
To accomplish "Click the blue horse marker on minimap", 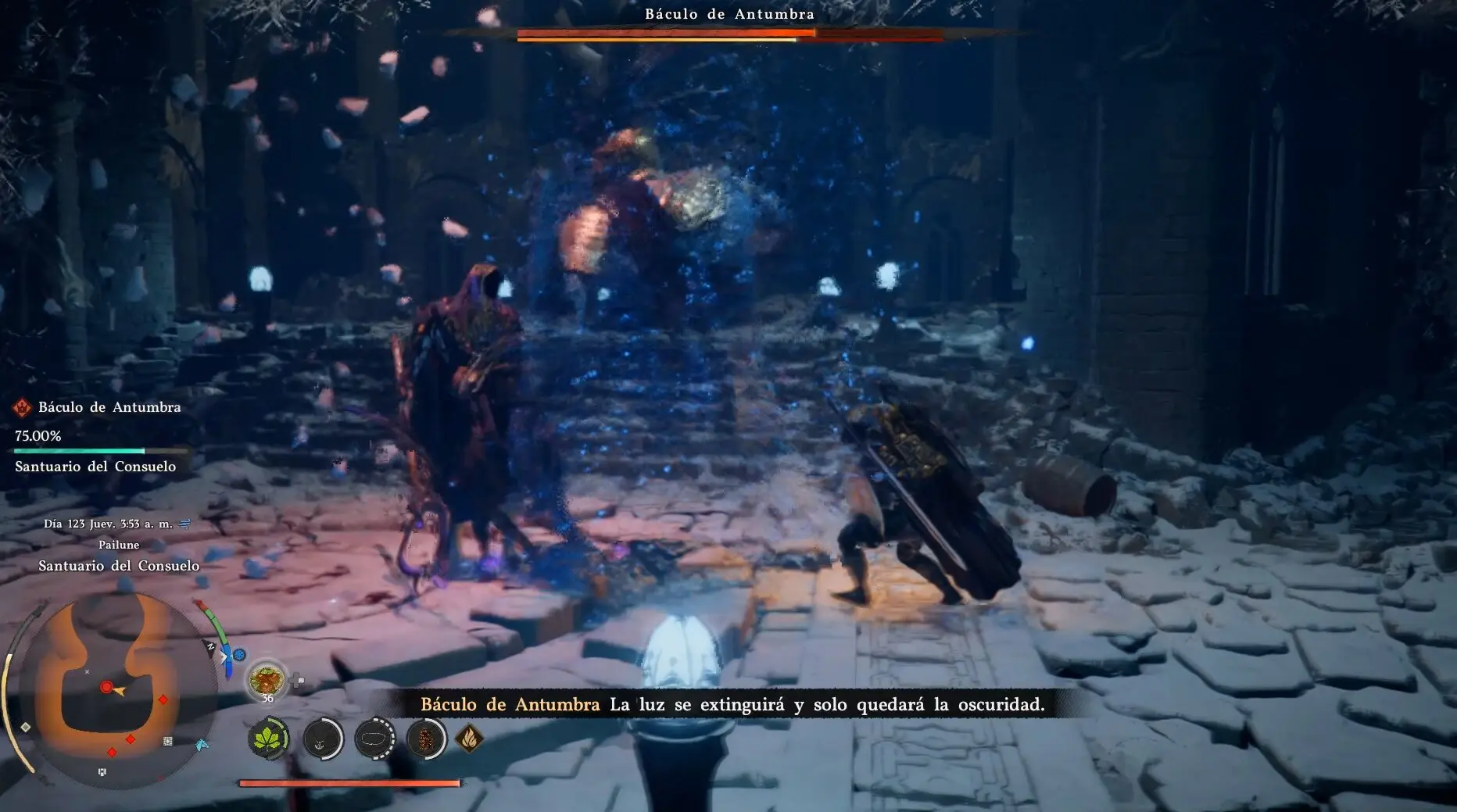I will click(x=202, y=745).
